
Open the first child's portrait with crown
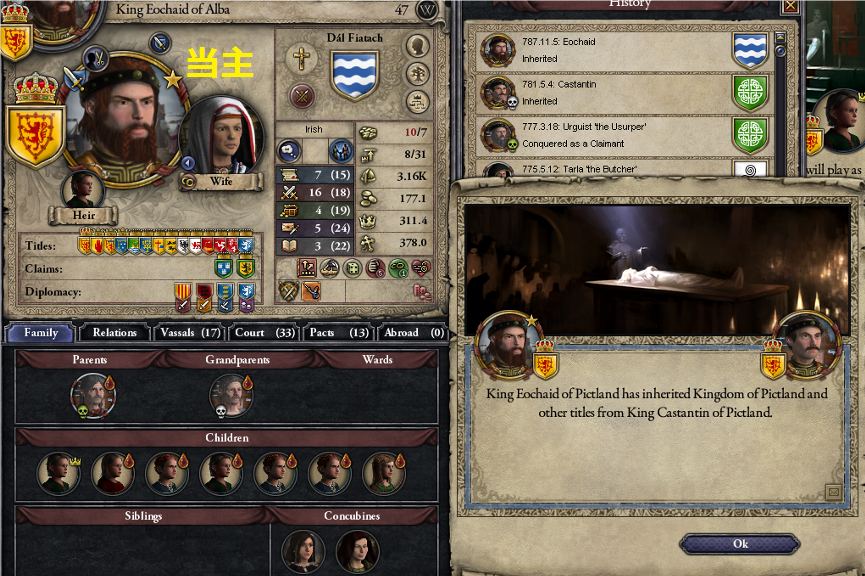[59, 472]
